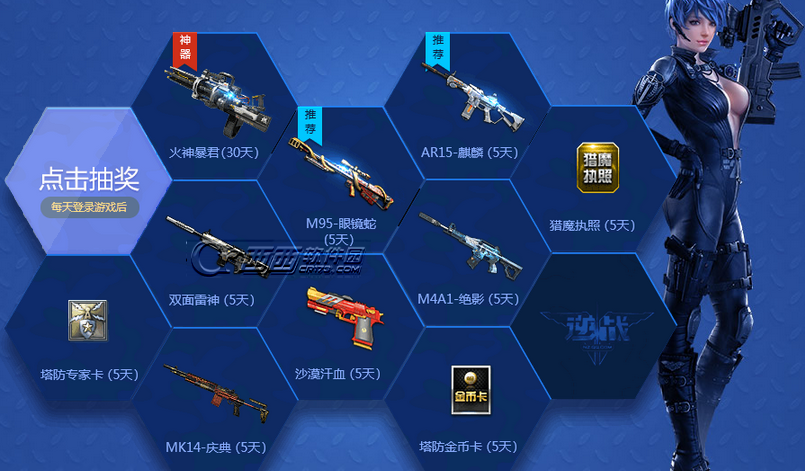Choose the AR15-麒麟 (5天) rifle prize
The image size is (805, 471).
coord(468,98)
